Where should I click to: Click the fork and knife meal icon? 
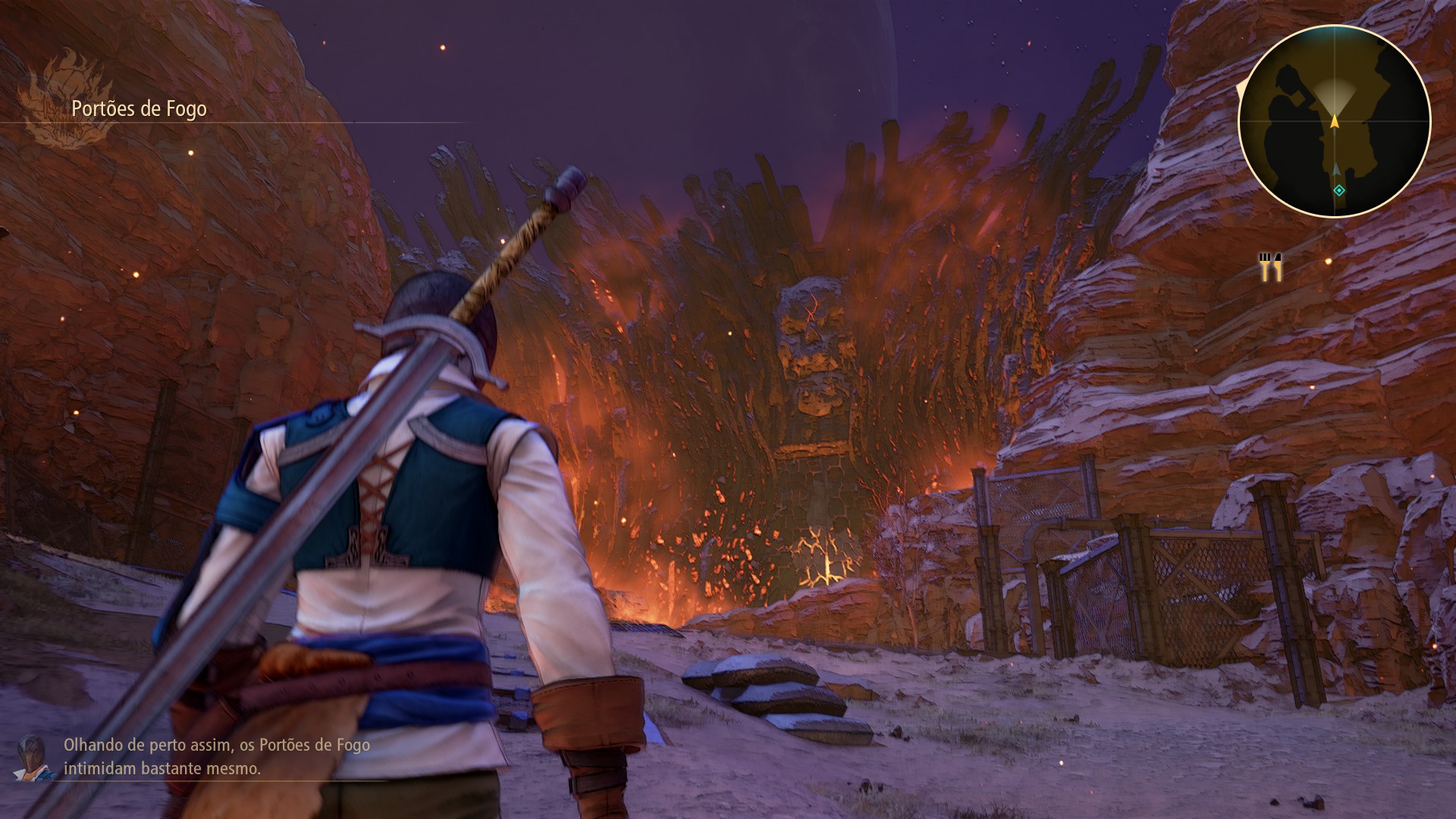1271,267
